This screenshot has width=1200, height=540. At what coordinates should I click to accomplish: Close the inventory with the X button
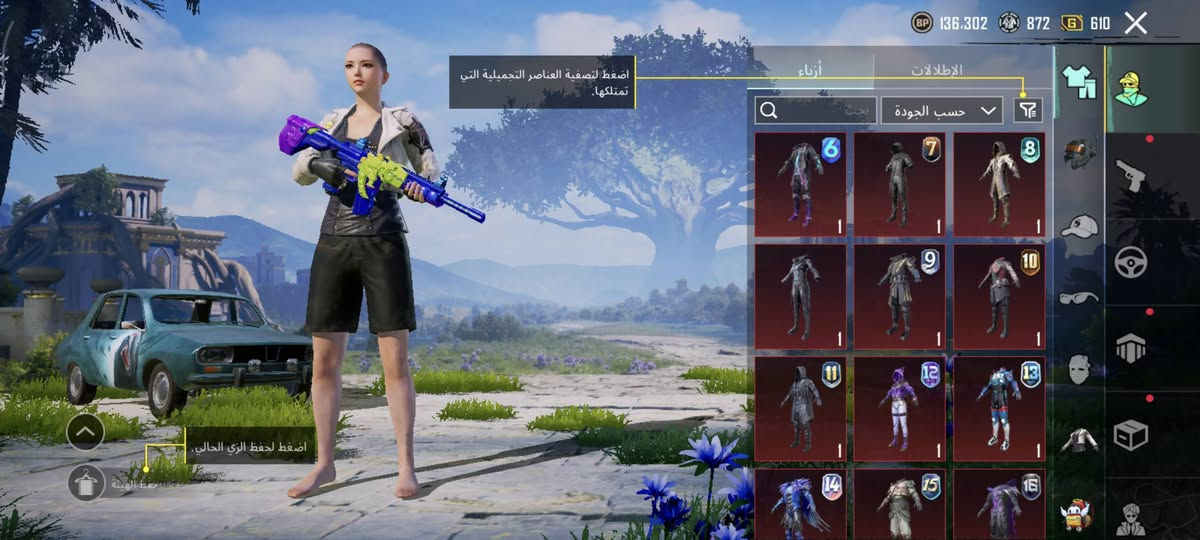pyautogui.click(x=1135, y=23)
